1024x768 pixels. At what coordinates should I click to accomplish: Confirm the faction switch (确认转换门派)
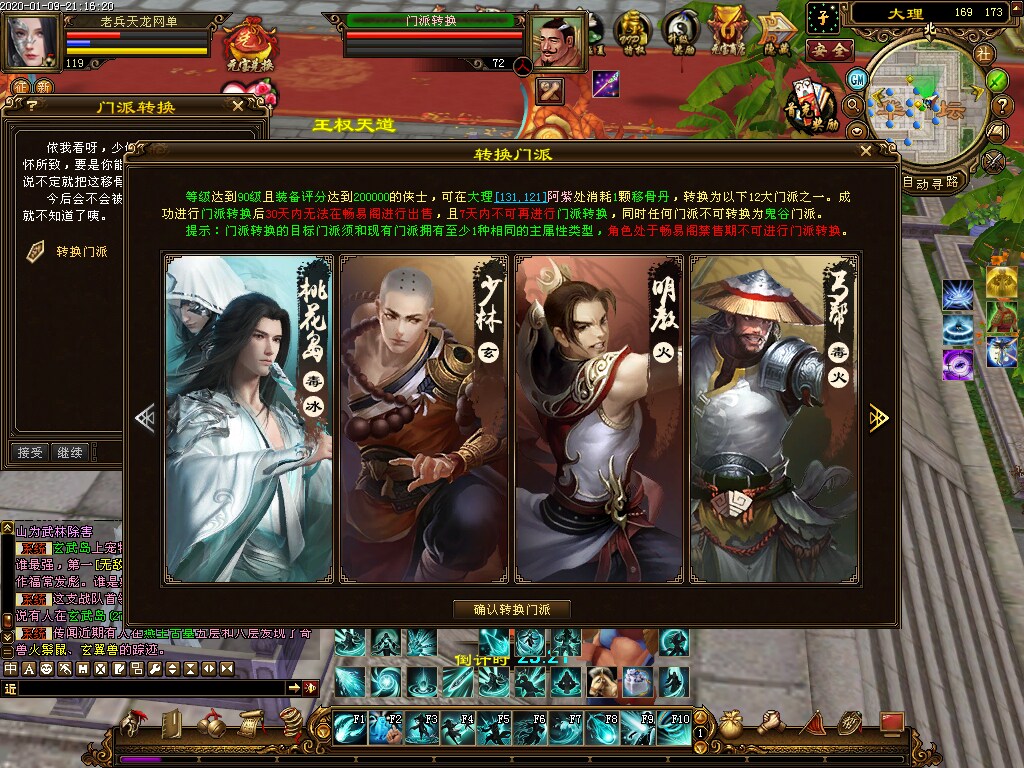(512, 610)
